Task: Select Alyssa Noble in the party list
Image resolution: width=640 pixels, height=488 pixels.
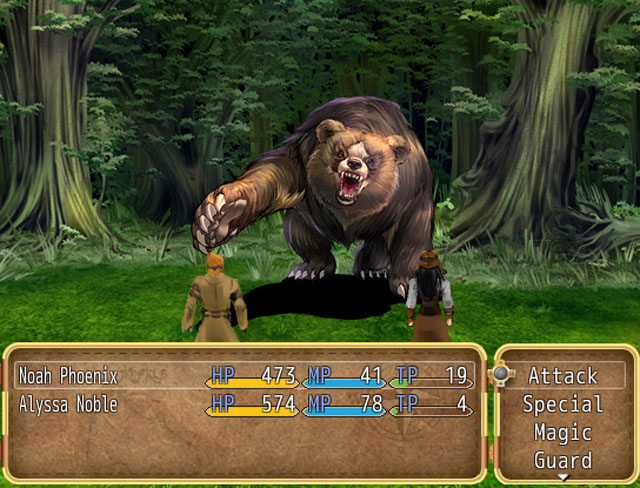Action: pyautogui.click(x=68, y=405)
